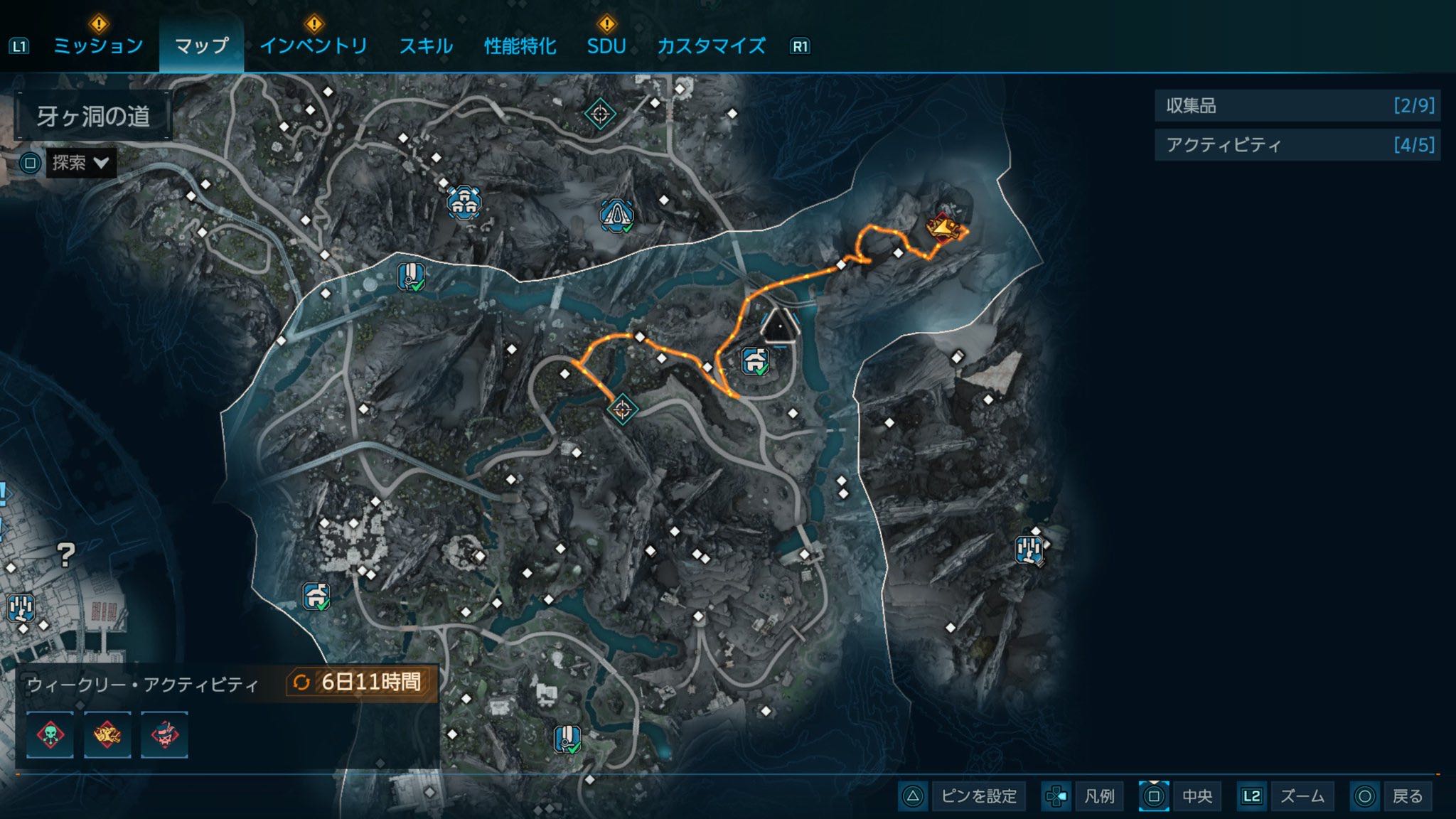Screen dimensions: 1456x819
Task: Select the スキル tab
Action: [425, 46]
